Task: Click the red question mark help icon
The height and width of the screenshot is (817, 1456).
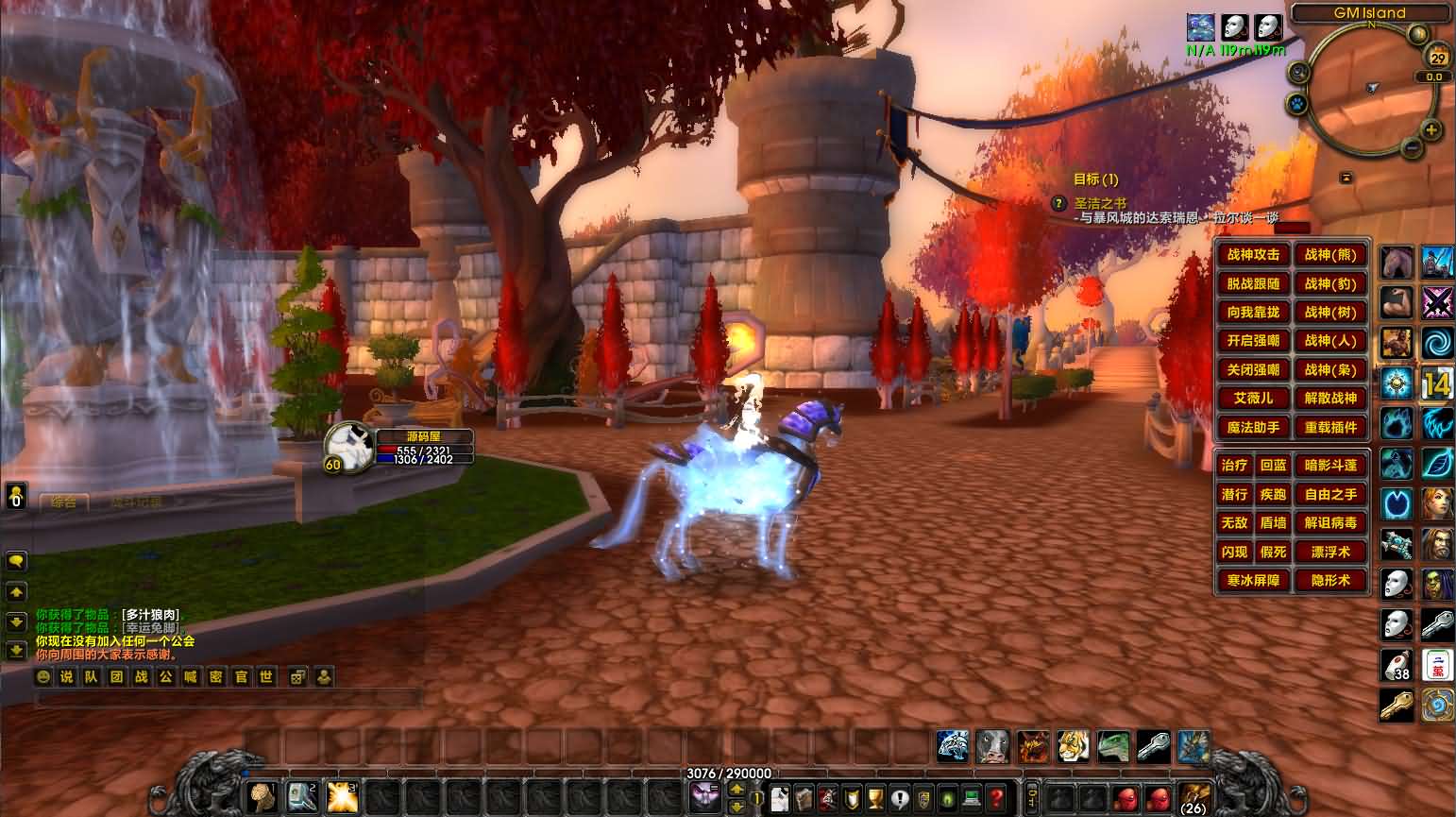Action: pyautogui.click(x=995, y=797)
